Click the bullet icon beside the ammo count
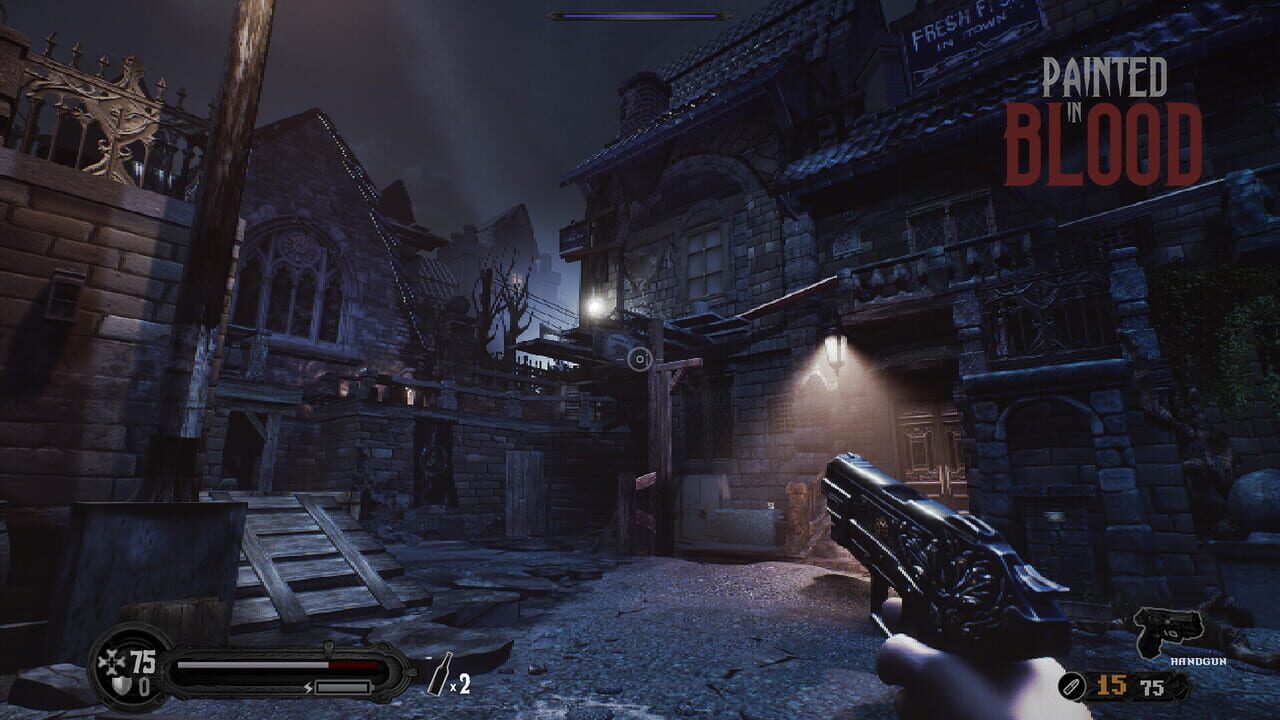This screenshot has width=1280, height=720. pyautogui.click(x=1070, y=686)
